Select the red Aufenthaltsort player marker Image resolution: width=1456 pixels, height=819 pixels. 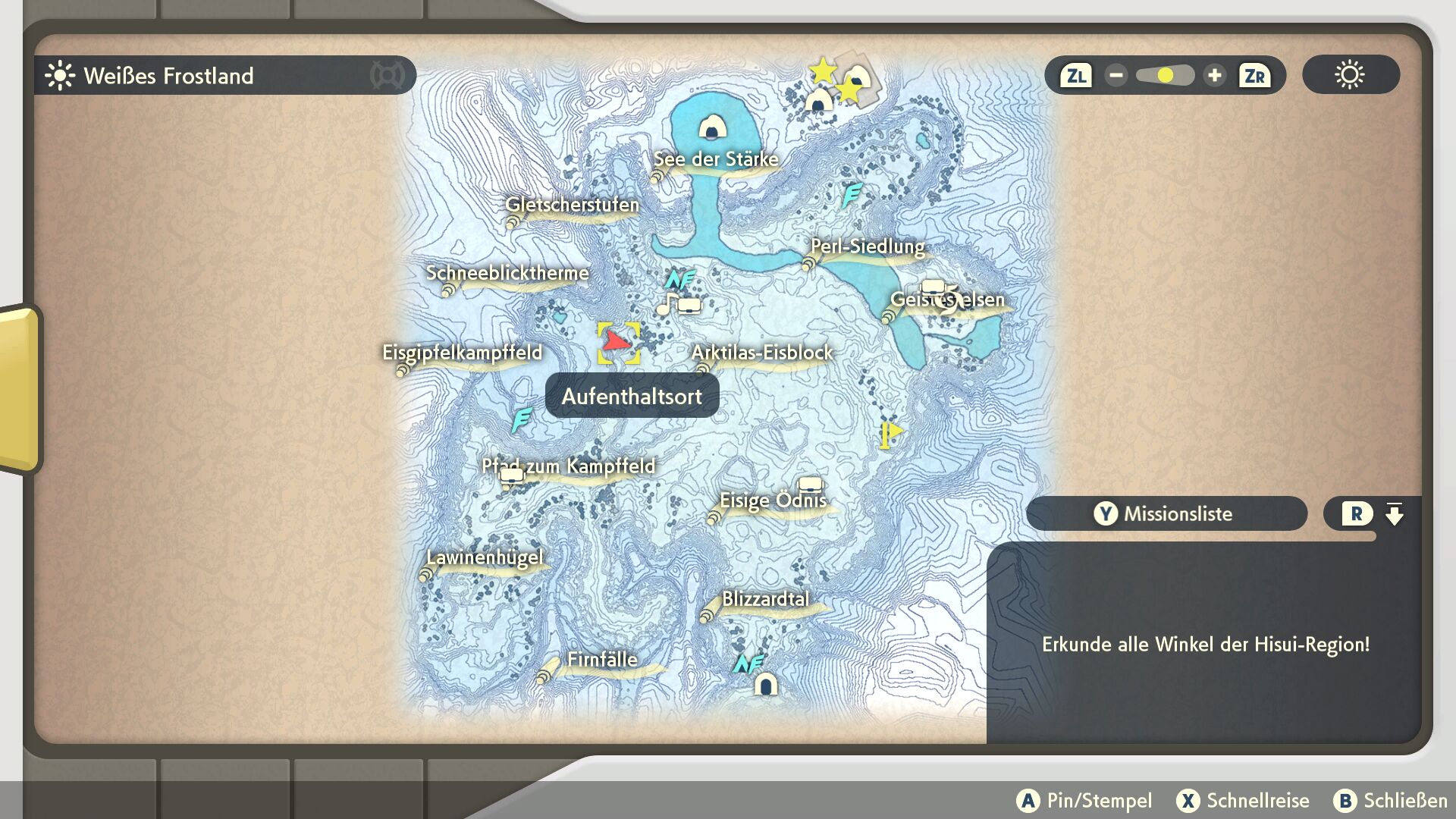tap(617, 343)
